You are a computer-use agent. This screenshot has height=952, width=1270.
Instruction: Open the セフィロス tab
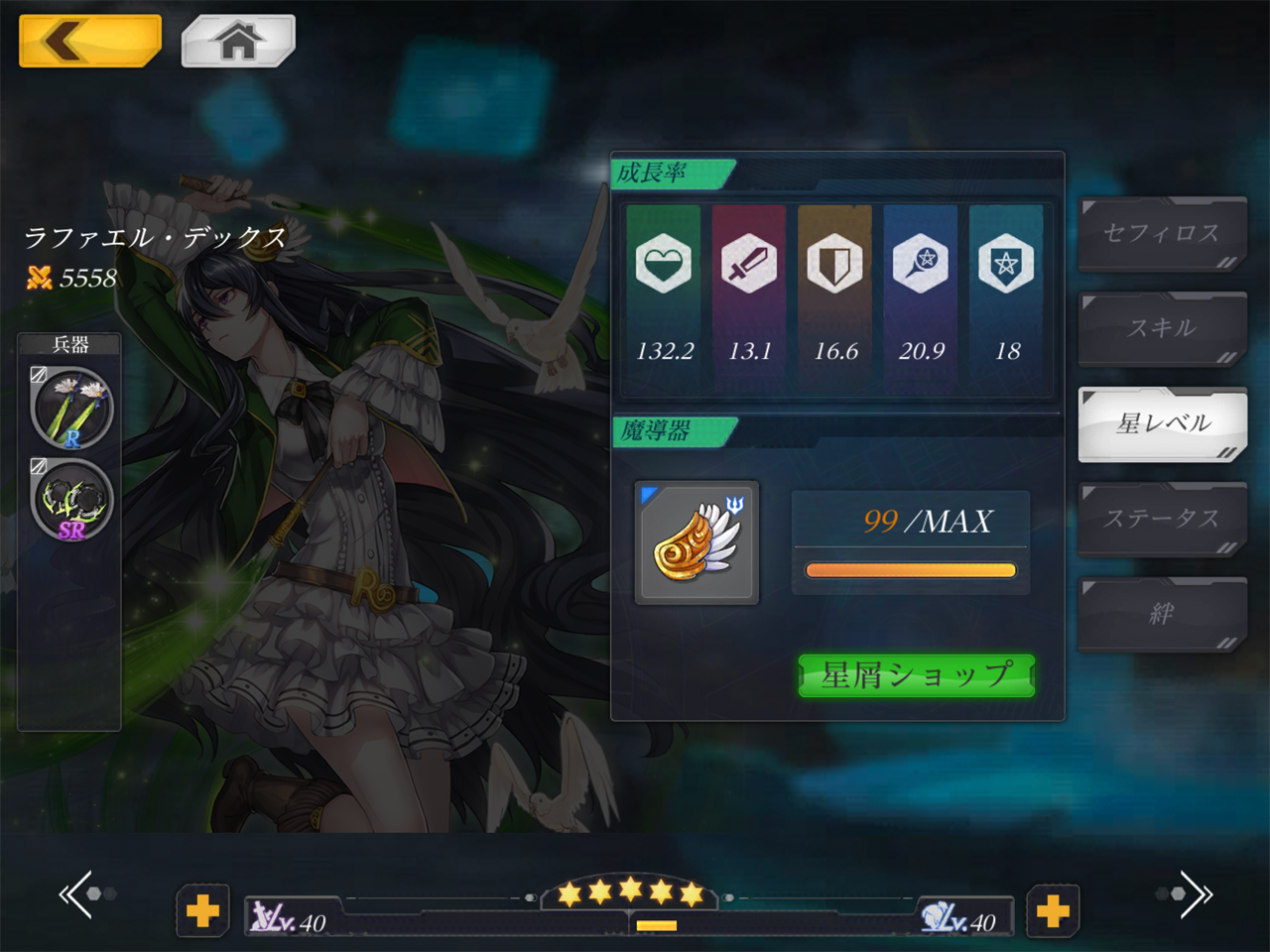click(x=1162, y=233)
